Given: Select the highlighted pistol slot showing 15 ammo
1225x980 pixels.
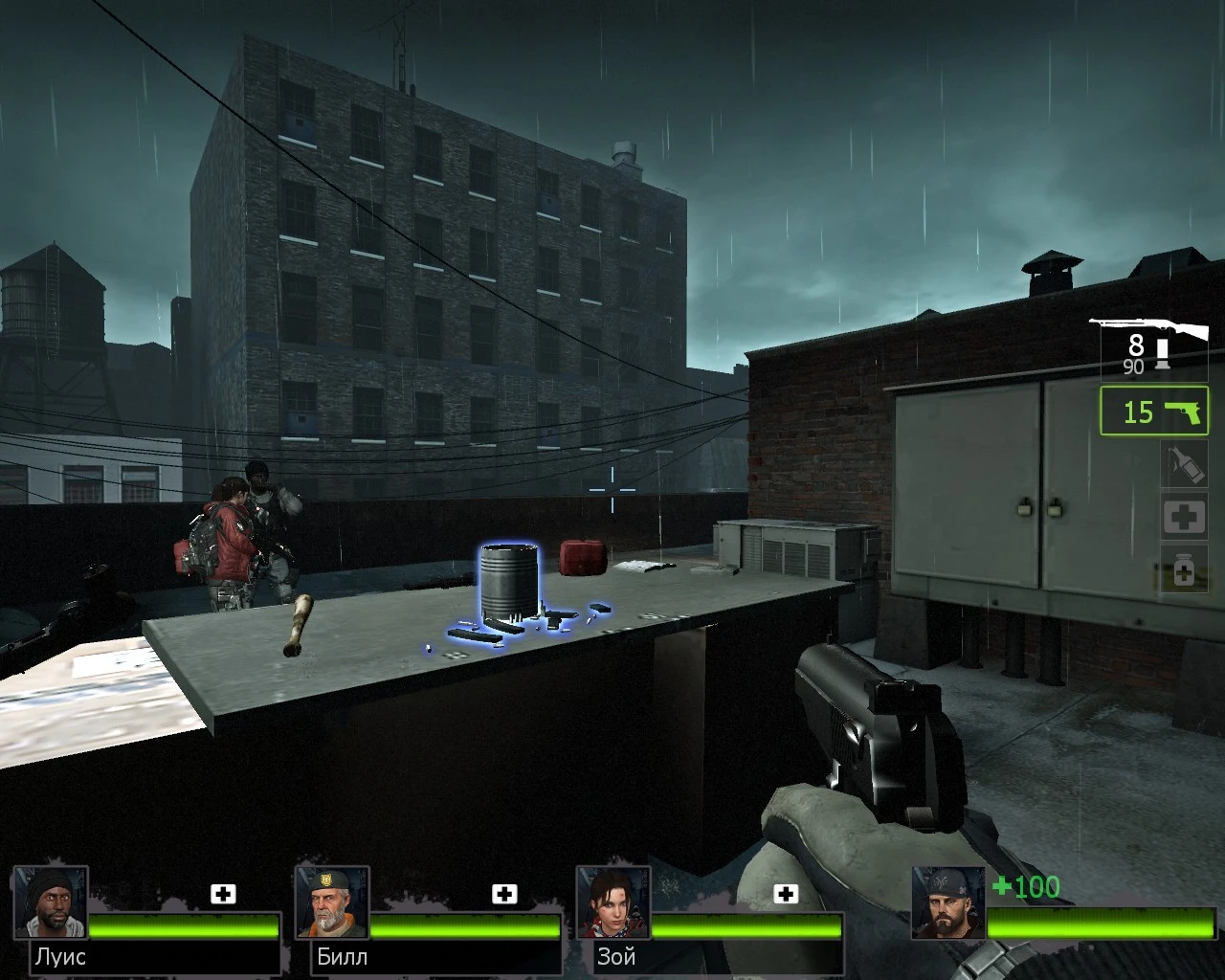Looking at the screenshot, I should point(1153,413).
